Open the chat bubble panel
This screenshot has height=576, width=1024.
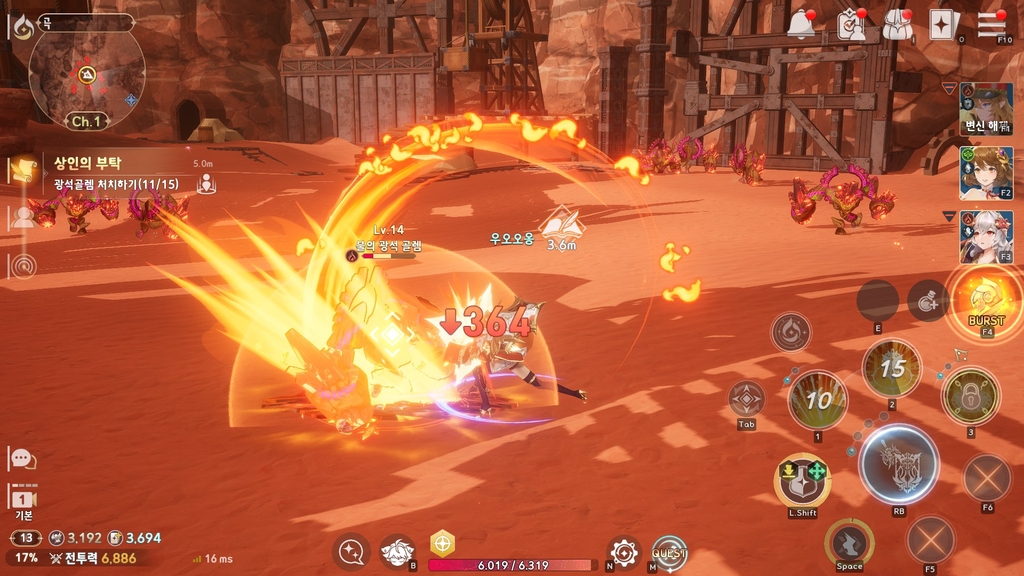(22, 459)
